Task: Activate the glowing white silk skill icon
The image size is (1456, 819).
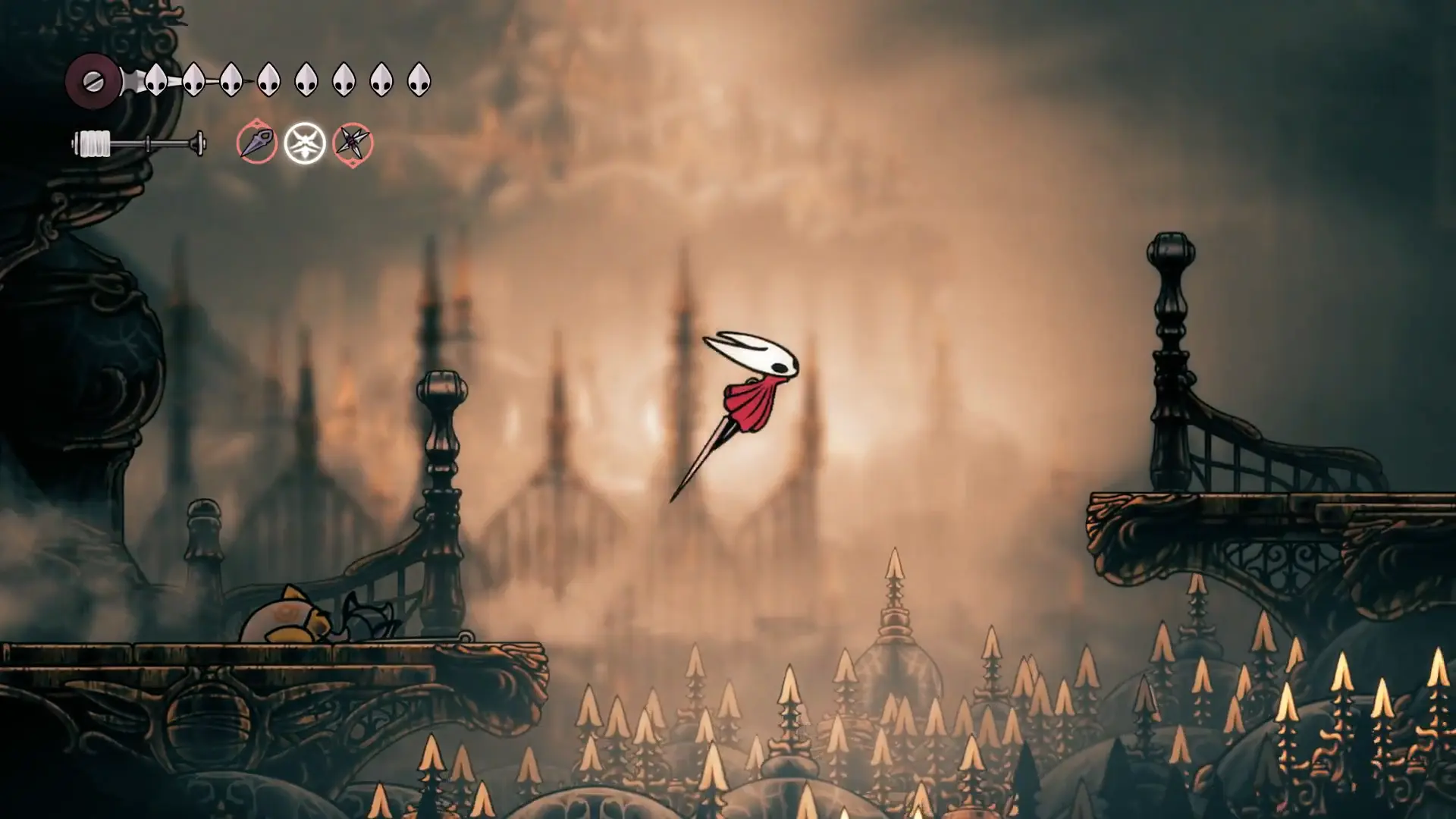Action: point(305,143)
